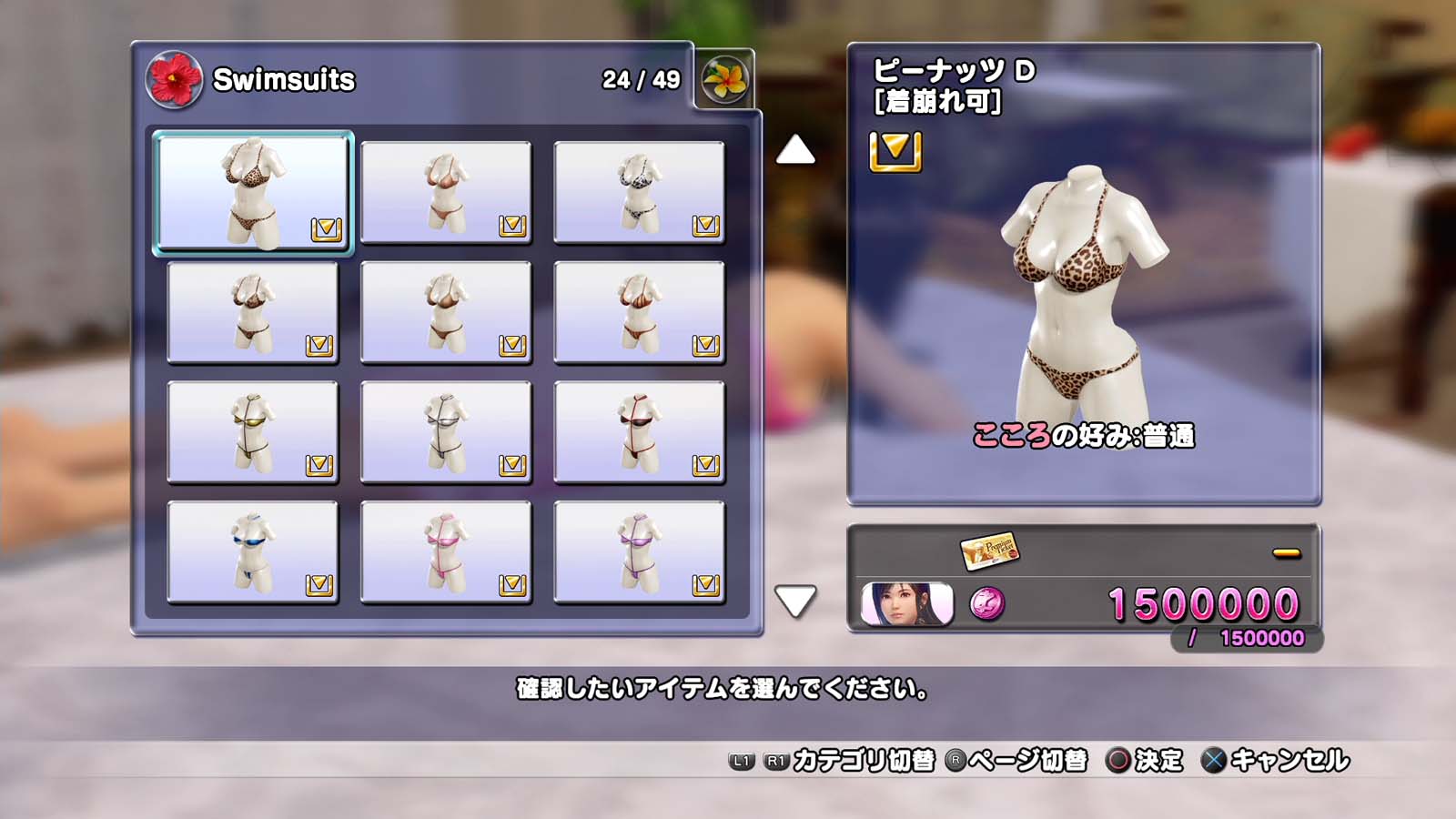The height and width of the screenshot is (819, 1456).
Task: Pick the silver micro bikini tile
Action: [x=446, y=431]
